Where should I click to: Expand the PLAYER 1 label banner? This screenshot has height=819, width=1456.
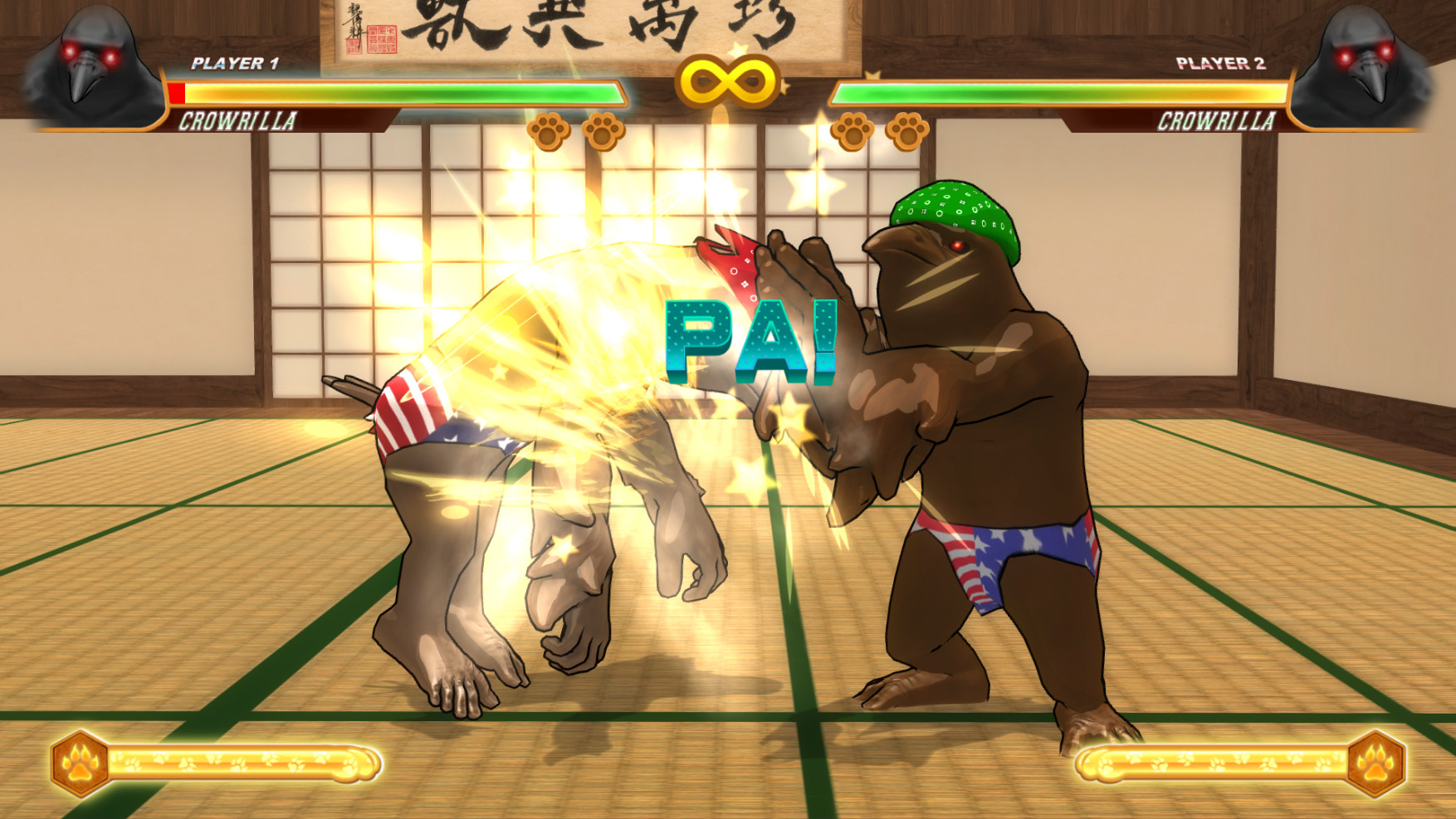coord(235,61)
